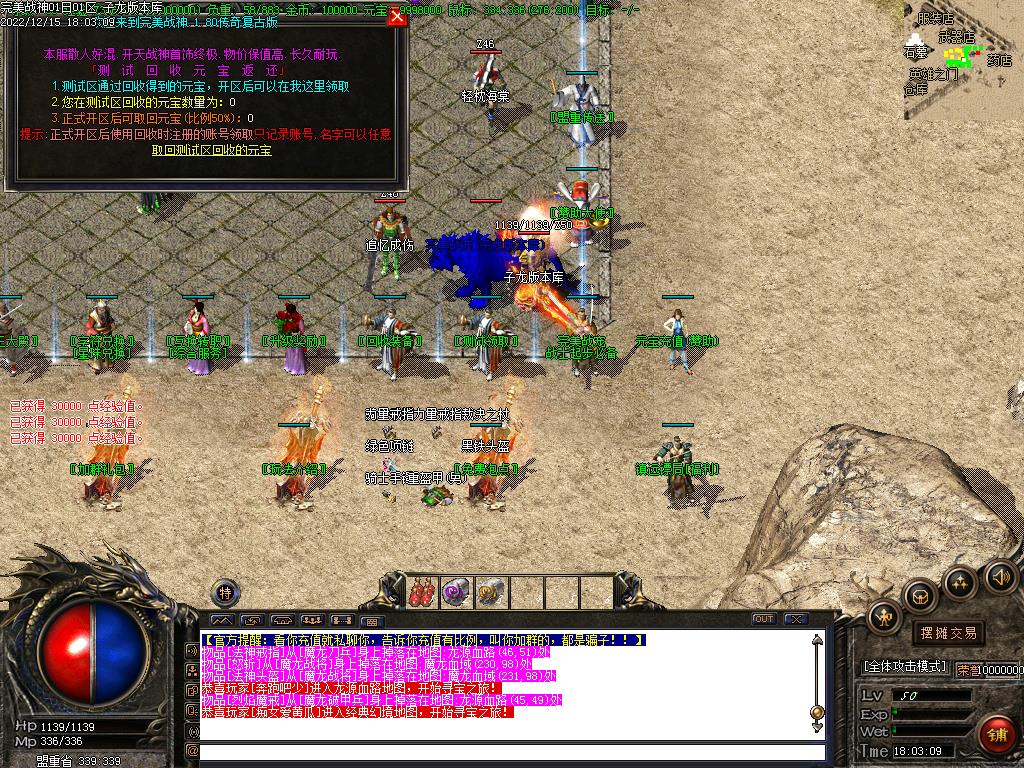Close the chat panel with its X button

pyautogui.click(x=796, y=619)
